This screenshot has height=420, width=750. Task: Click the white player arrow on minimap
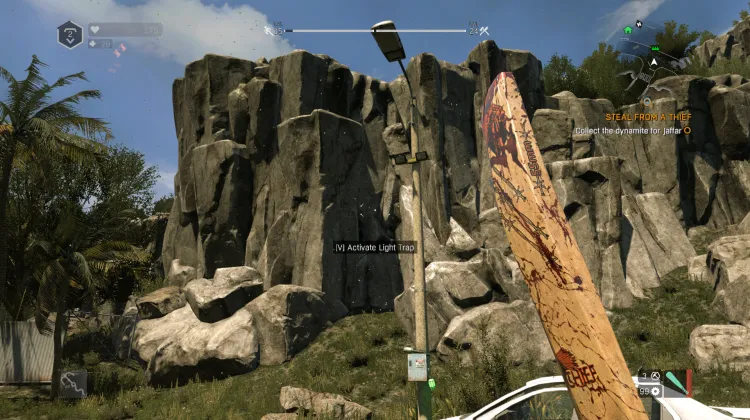(653, 62)
